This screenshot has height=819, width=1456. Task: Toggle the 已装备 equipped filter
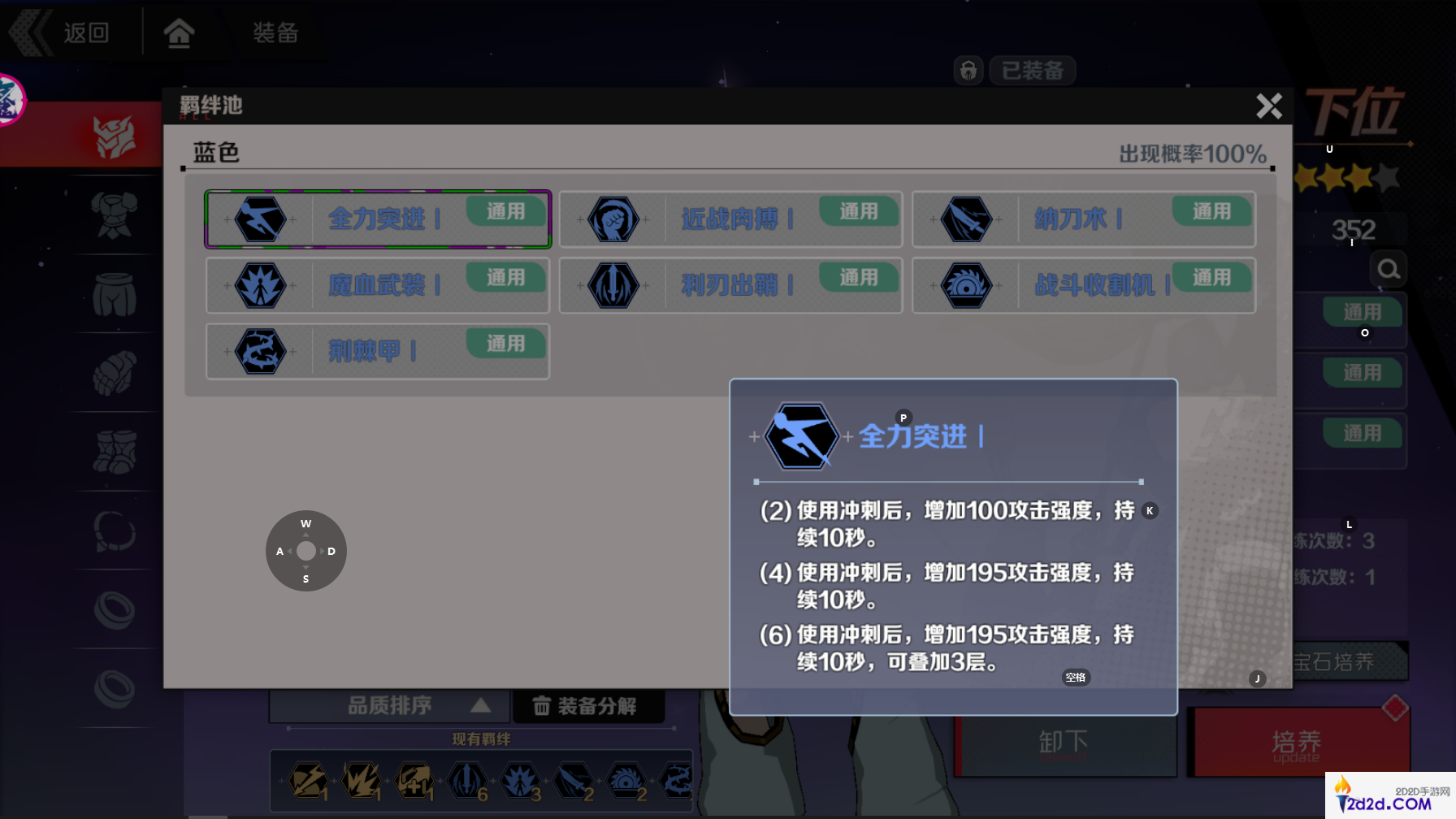[x=1032, y=70]
